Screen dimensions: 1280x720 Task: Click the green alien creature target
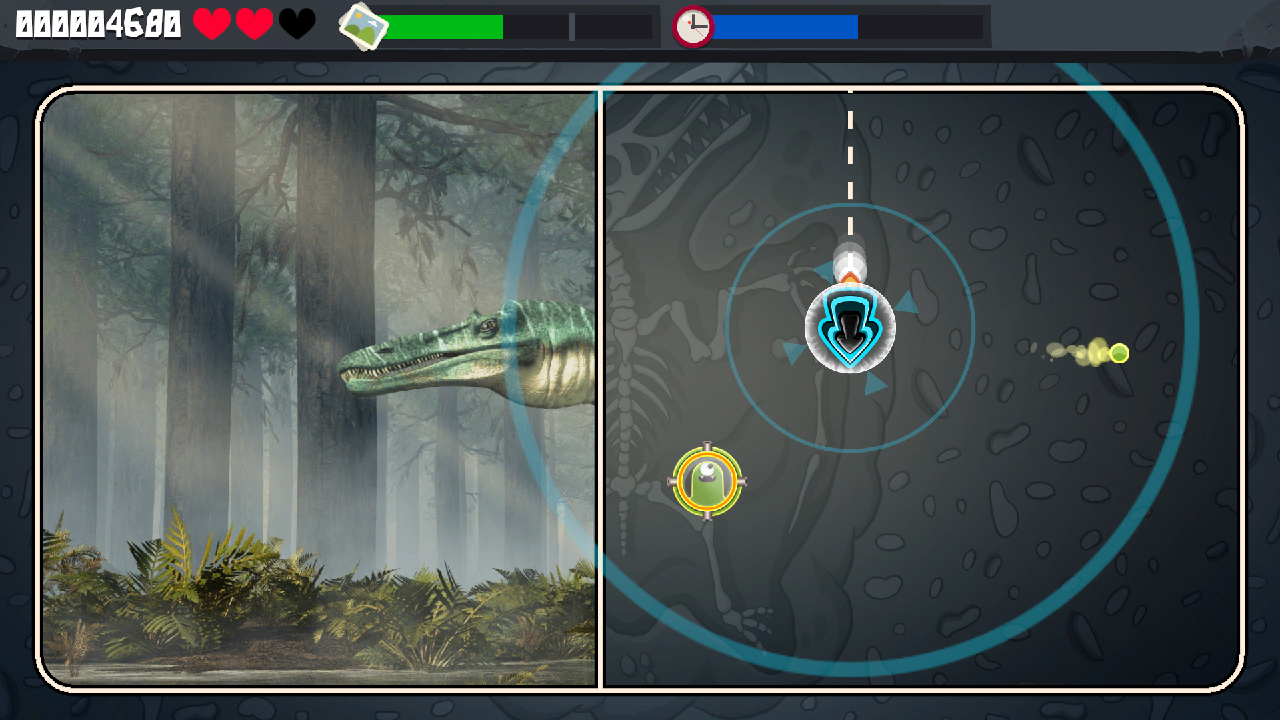708,482
